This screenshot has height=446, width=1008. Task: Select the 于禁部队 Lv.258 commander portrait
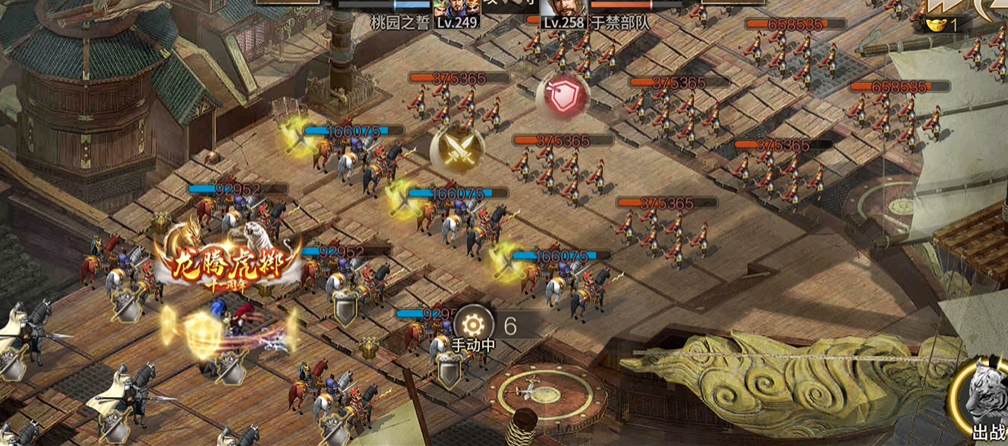click(552, 9)
